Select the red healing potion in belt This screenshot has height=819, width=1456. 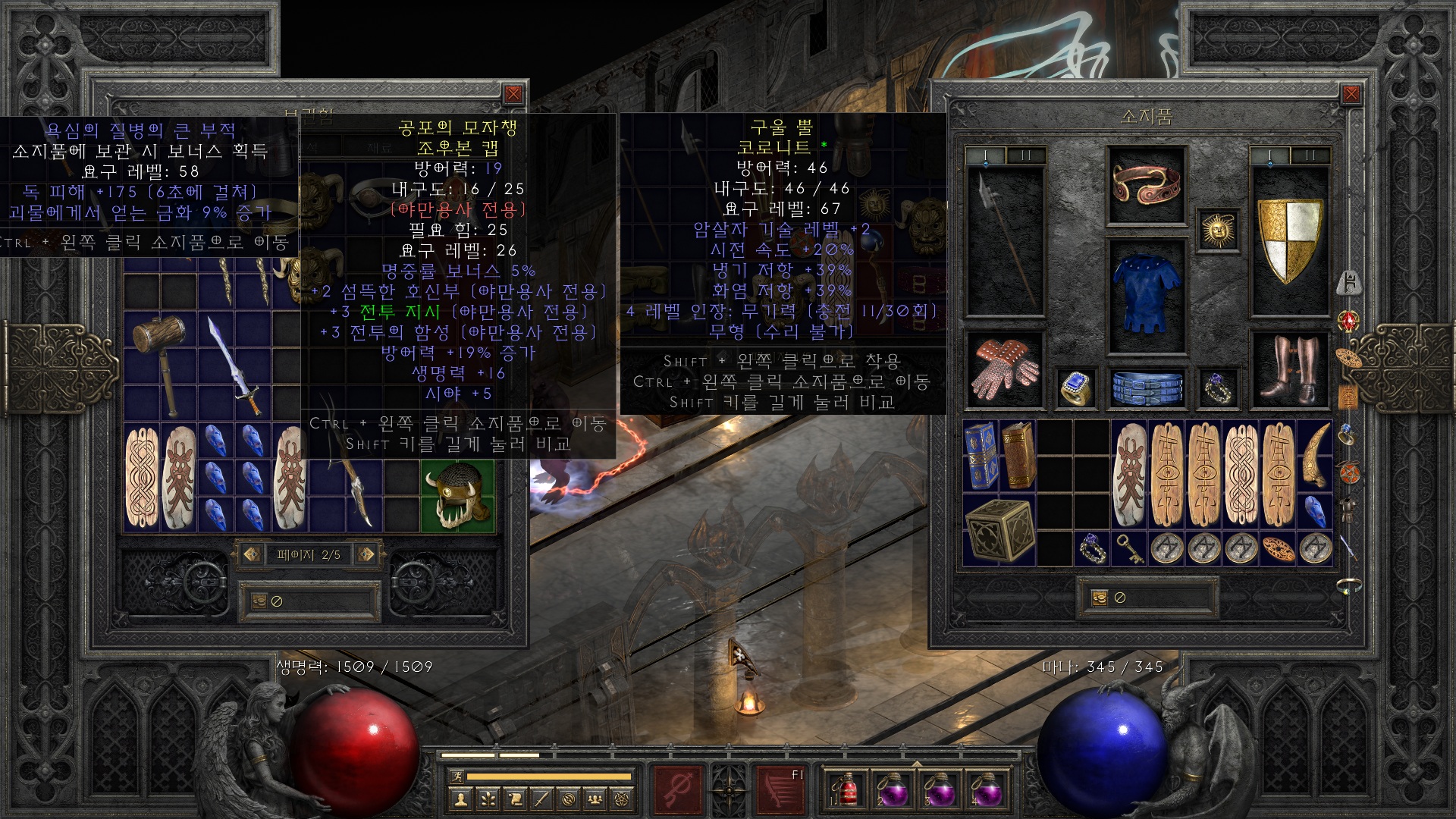point(848,789)
